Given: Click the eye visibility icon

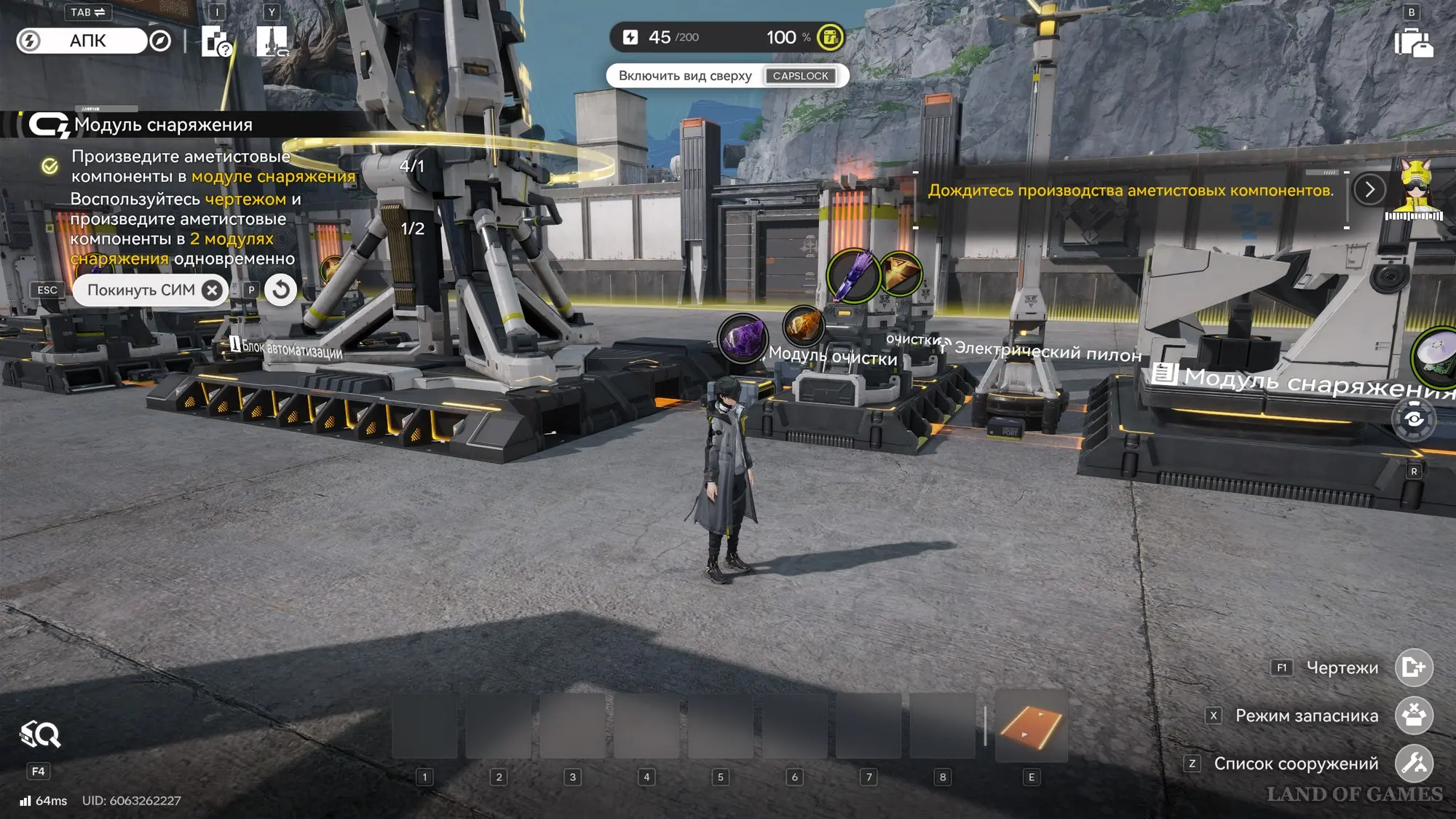Looking at the screenshot, I should click(x=1413, y=419).
